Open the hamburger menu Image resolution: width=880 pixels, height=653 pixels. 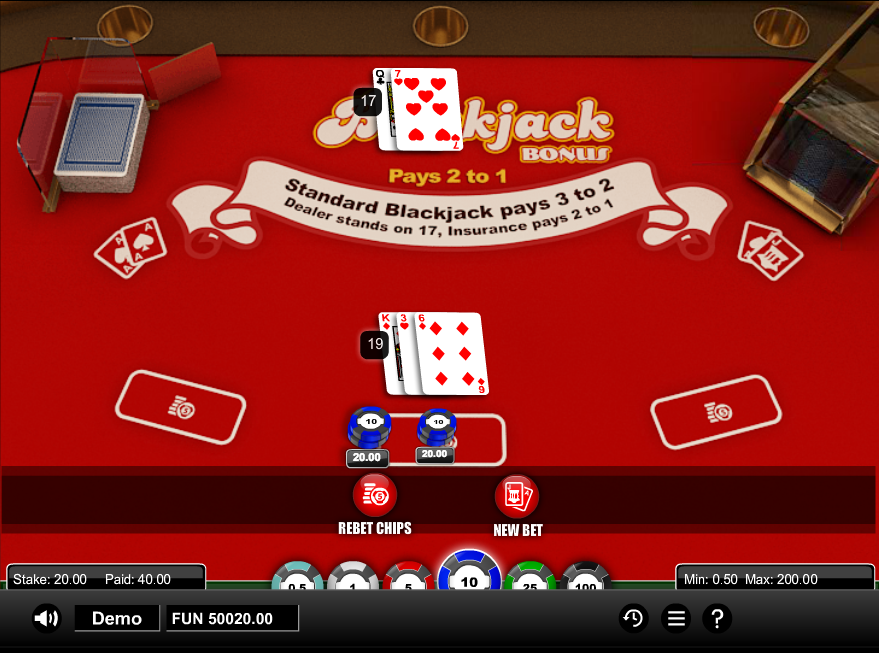pos(676,619)
